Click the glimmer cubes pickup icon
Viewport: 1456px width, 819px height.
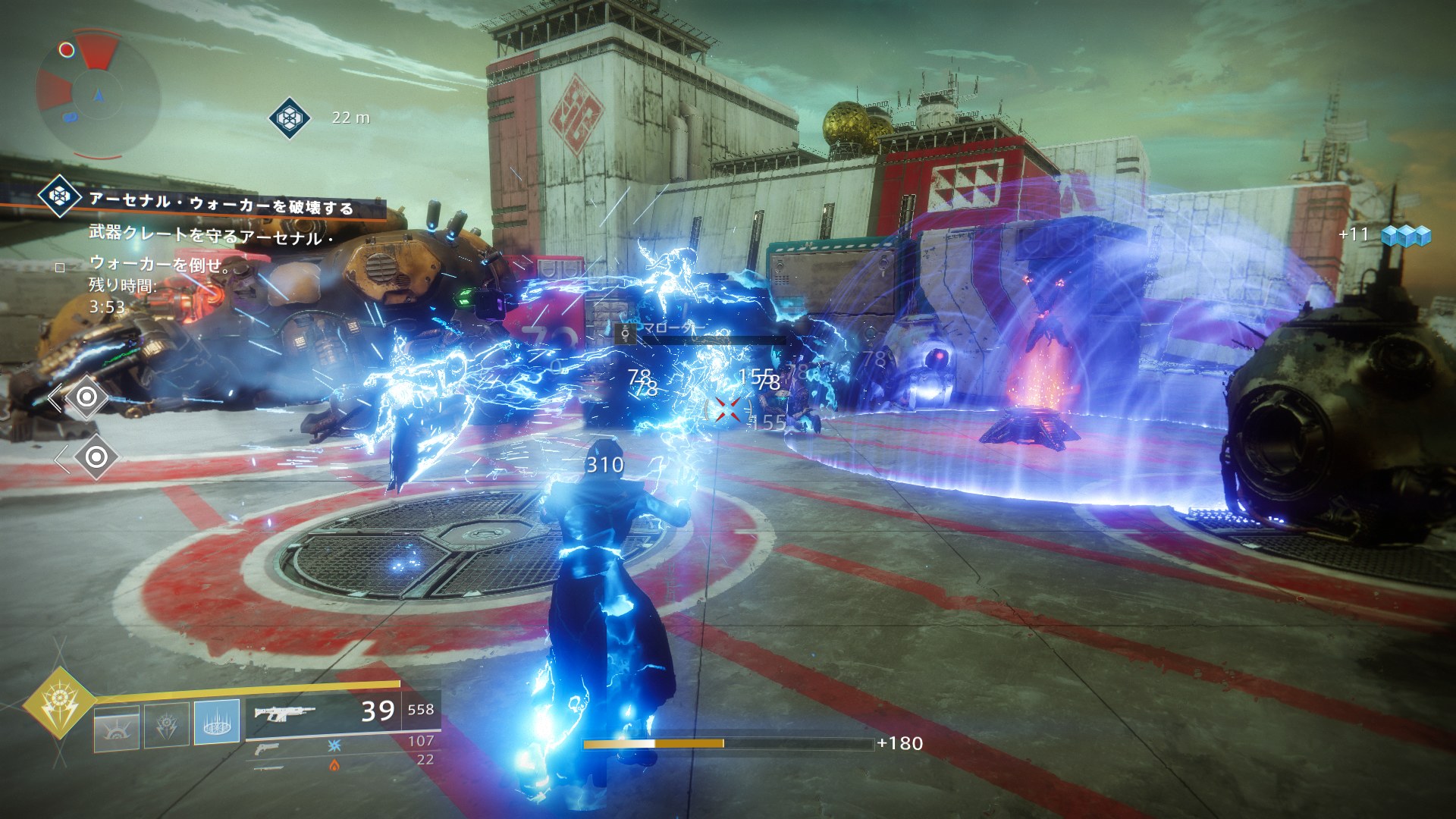coord(1405,235)
